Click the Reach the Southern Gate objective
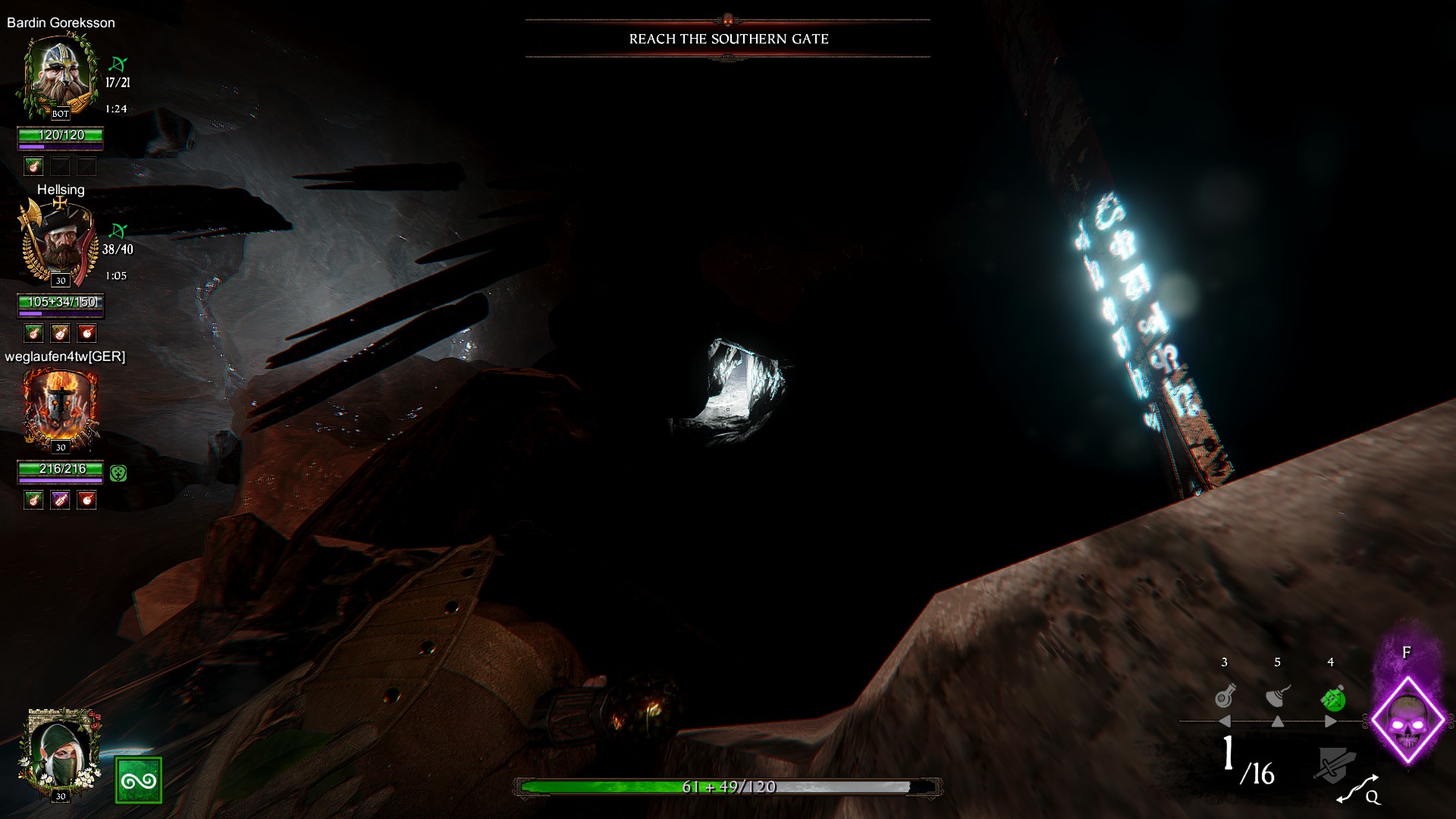 click(728, 39)
